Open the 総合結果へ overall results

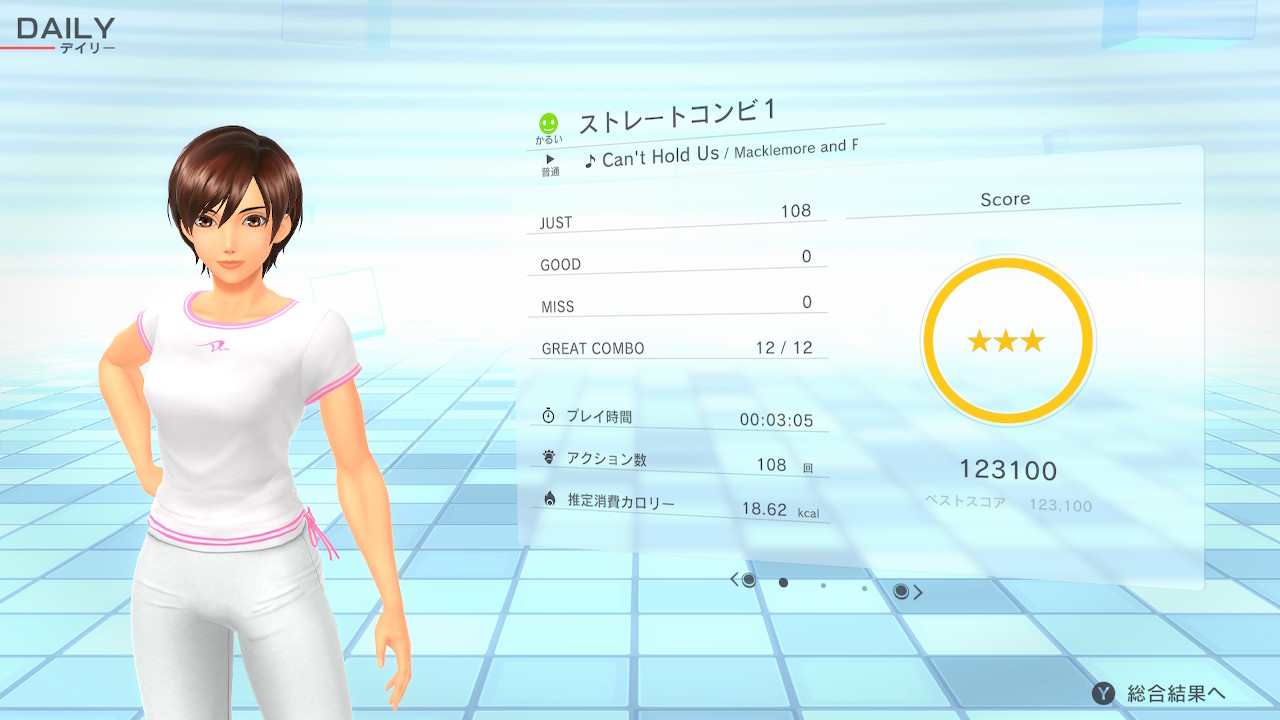(1160, 693)
